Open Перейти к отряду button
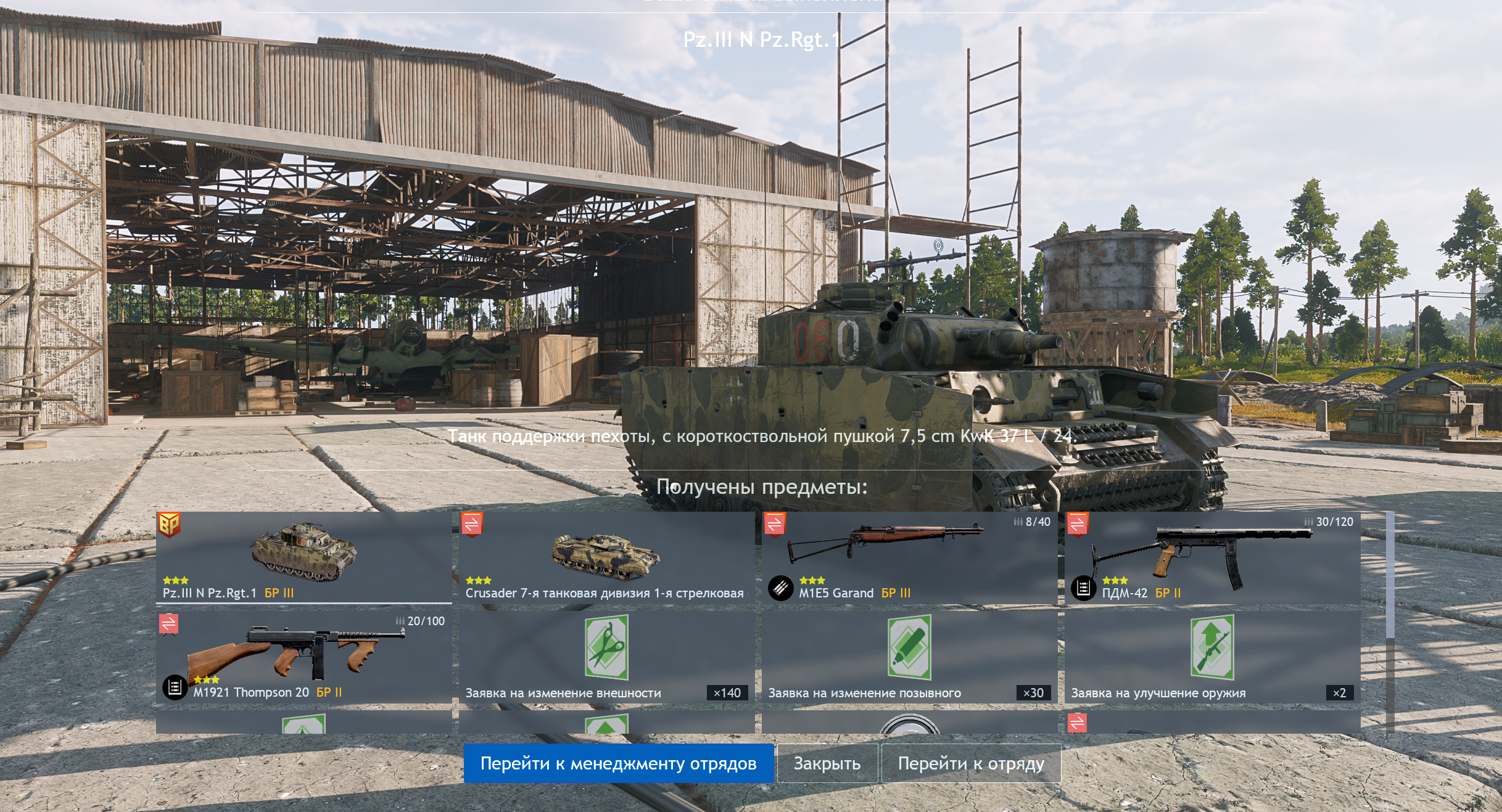The width and height of the screenshot is (1502, 812). coord(970,763)
